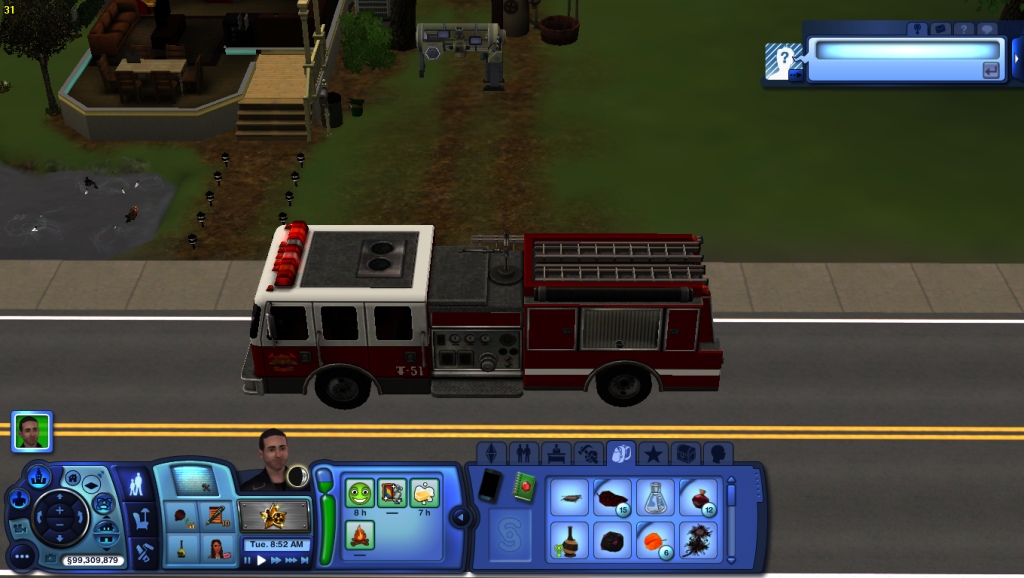This screenshot has width=1024, height=578.
Task: Set game speed to normal play
Action: click(x=262, y=561)
